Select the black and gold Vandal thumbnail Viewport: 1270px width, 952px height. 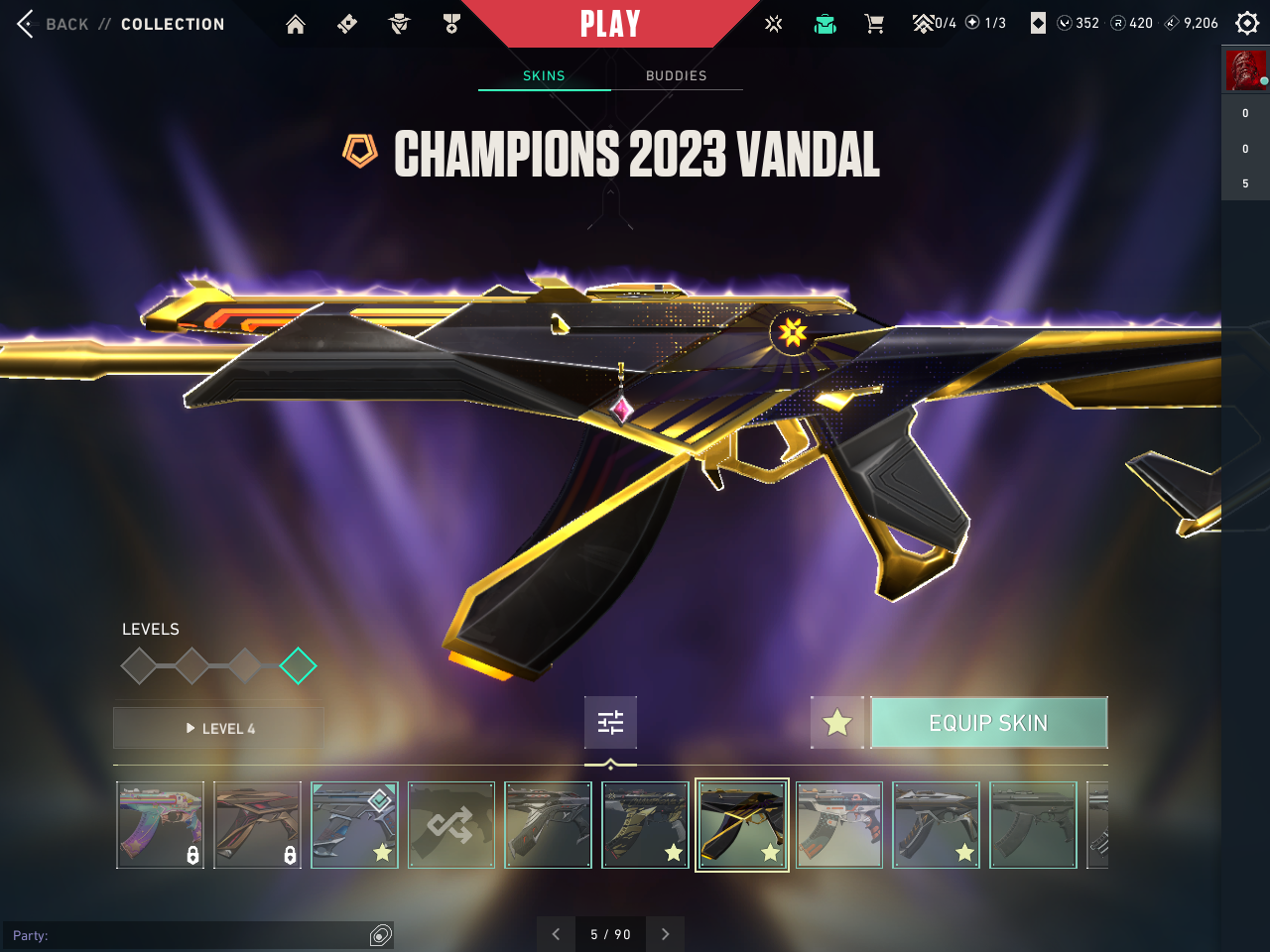pos(742,825)
